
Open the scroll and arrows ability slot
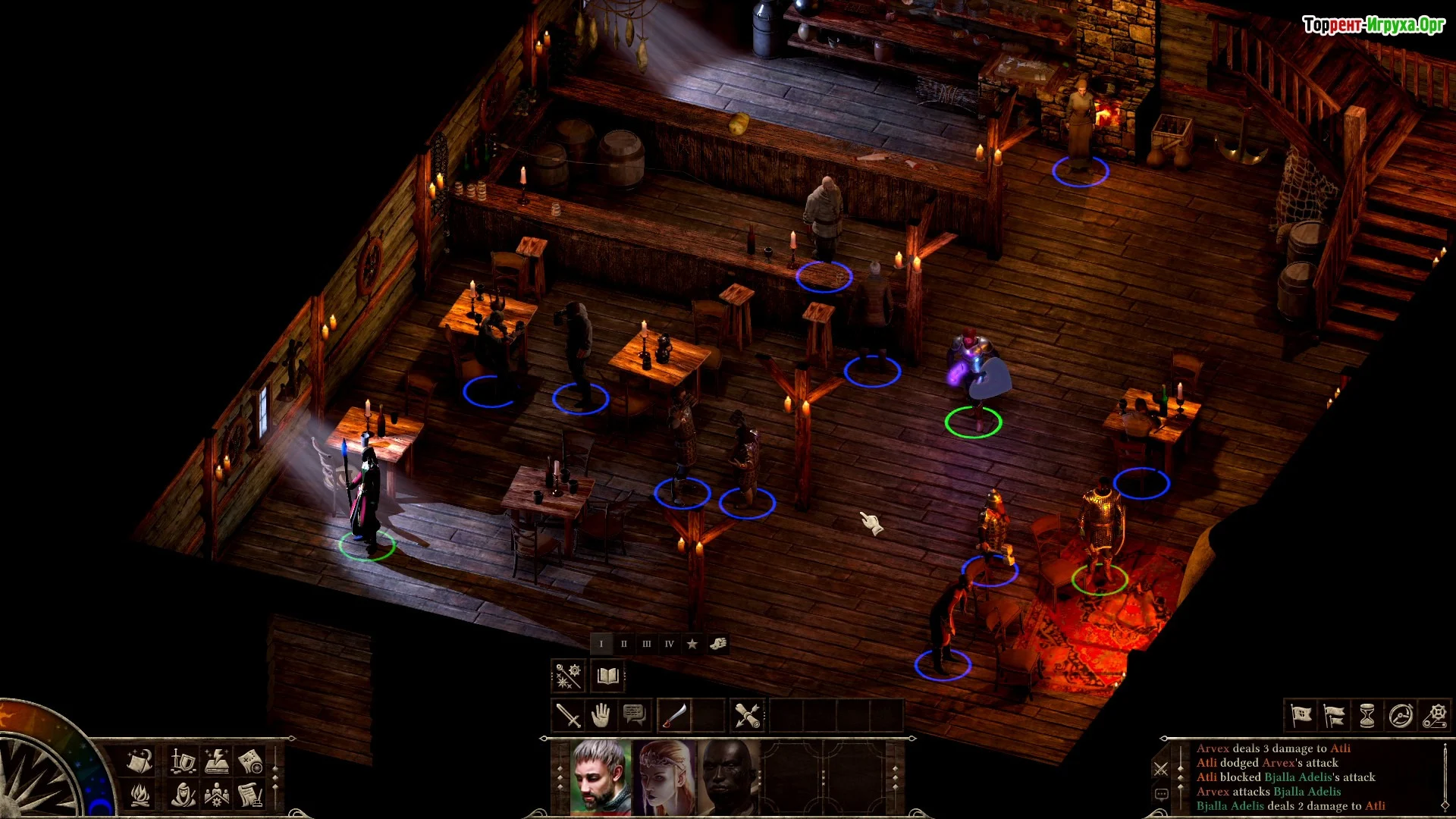[747, 715]
